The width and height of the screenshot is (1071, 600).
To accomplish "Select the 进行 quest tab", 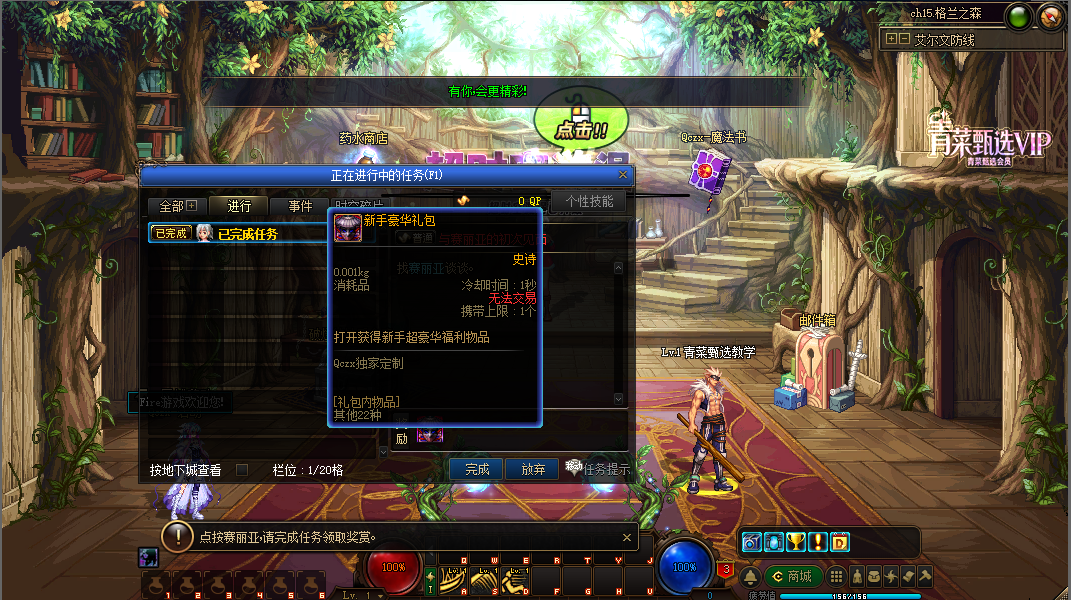I will (x=239, y=206).
